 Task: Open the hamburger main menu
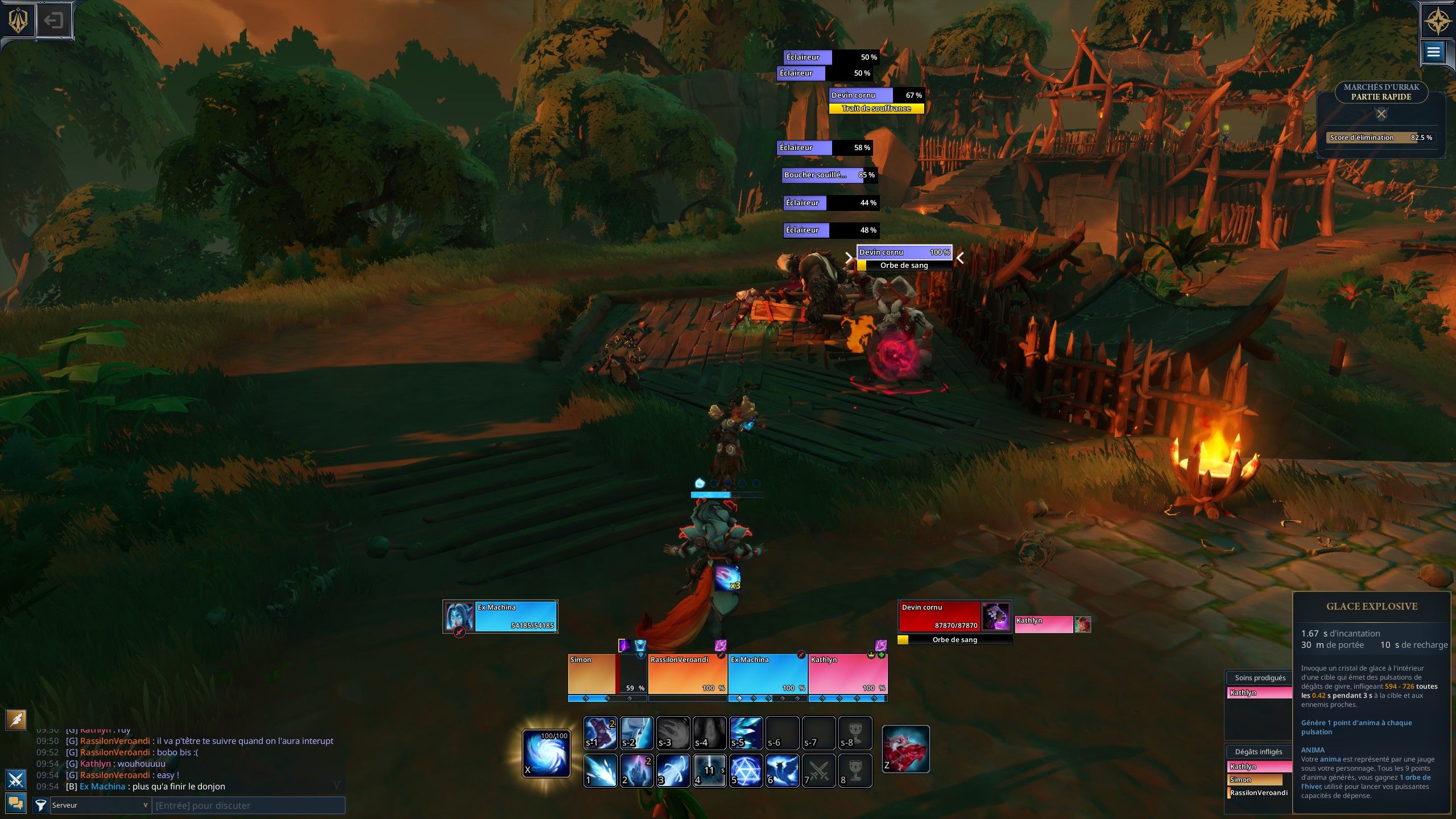click(x=1433, y=52)
